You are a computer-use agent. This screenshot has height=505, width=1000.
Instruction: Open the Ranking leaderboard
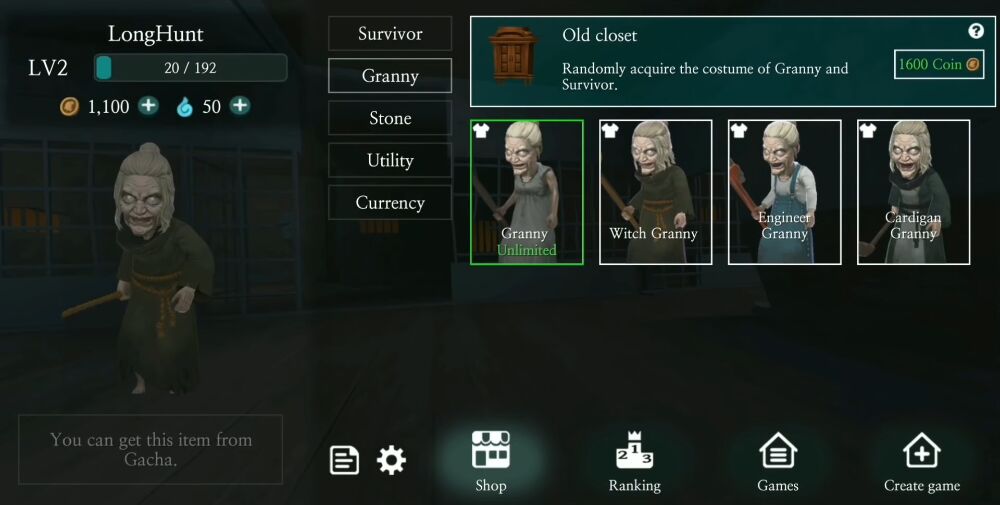[634, 462]
